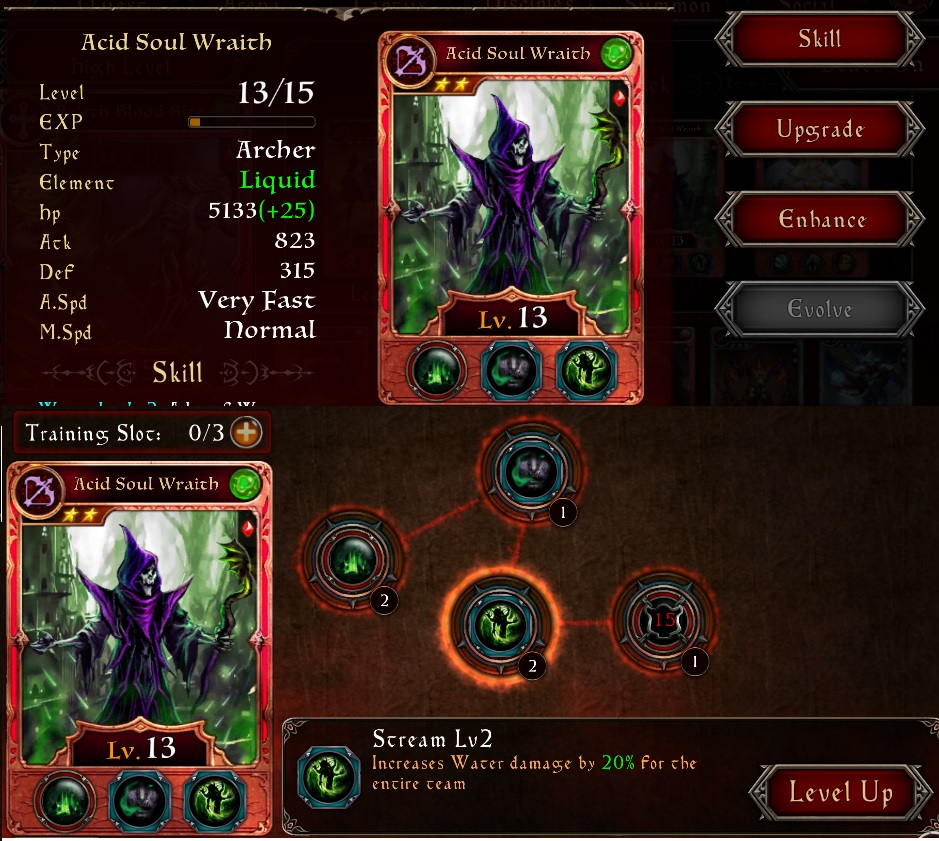
Task: Select the lower Acid Soul Wraith training card
Action: [139, 620]
